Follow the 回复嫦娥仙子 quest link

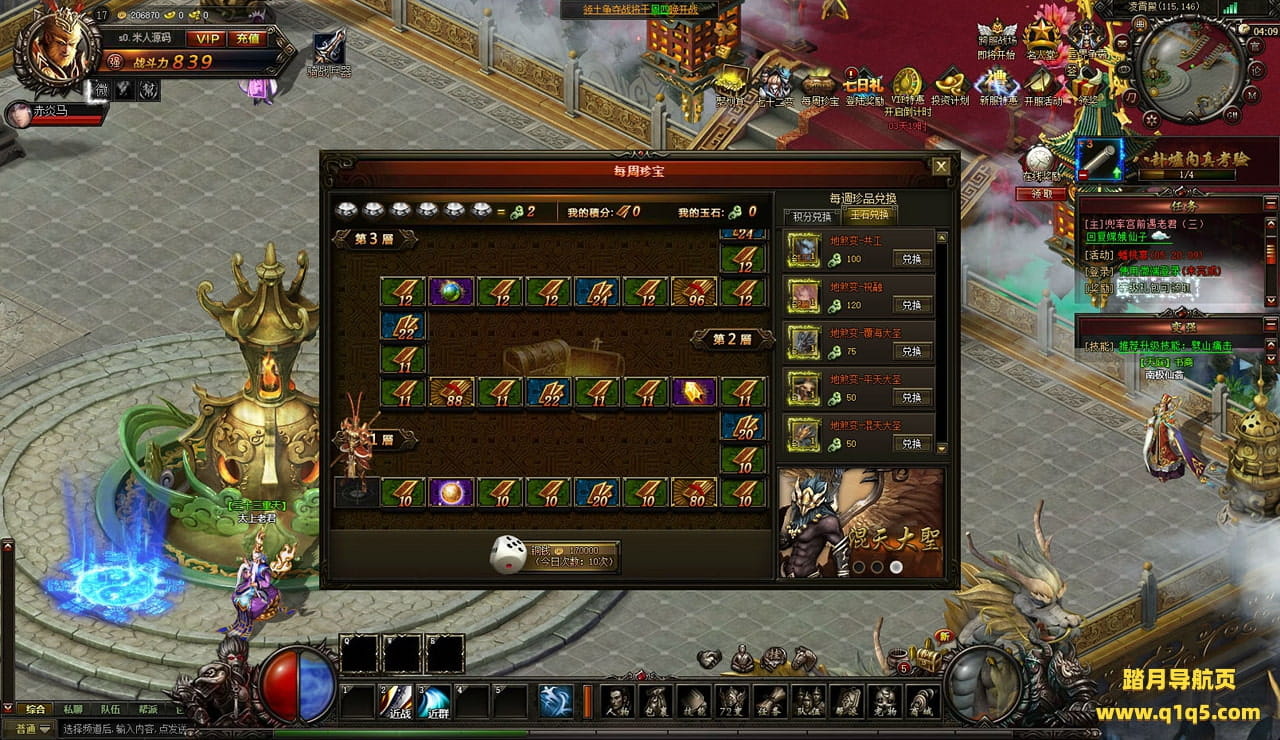1122,238
